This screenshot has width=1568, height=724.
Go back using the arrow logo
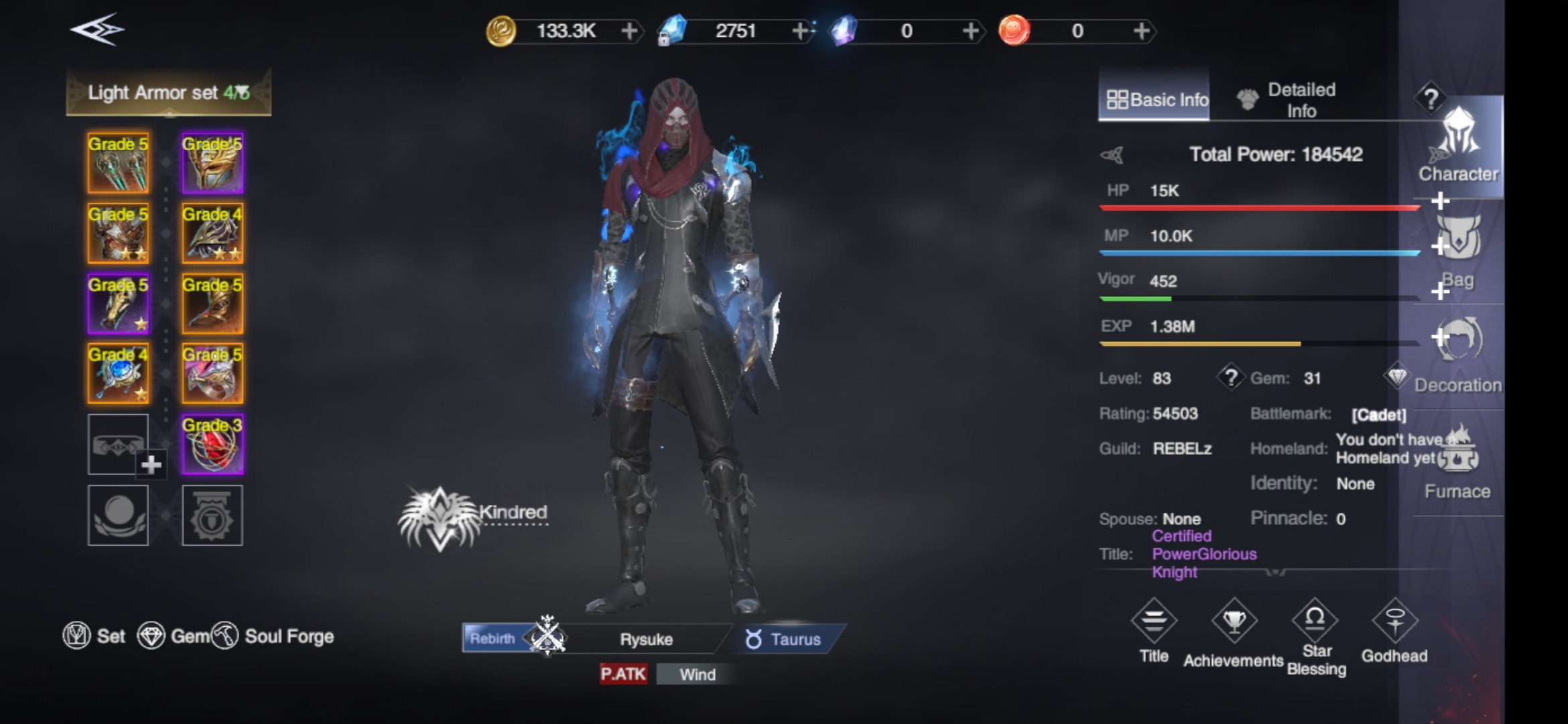[x=97, y=30]
